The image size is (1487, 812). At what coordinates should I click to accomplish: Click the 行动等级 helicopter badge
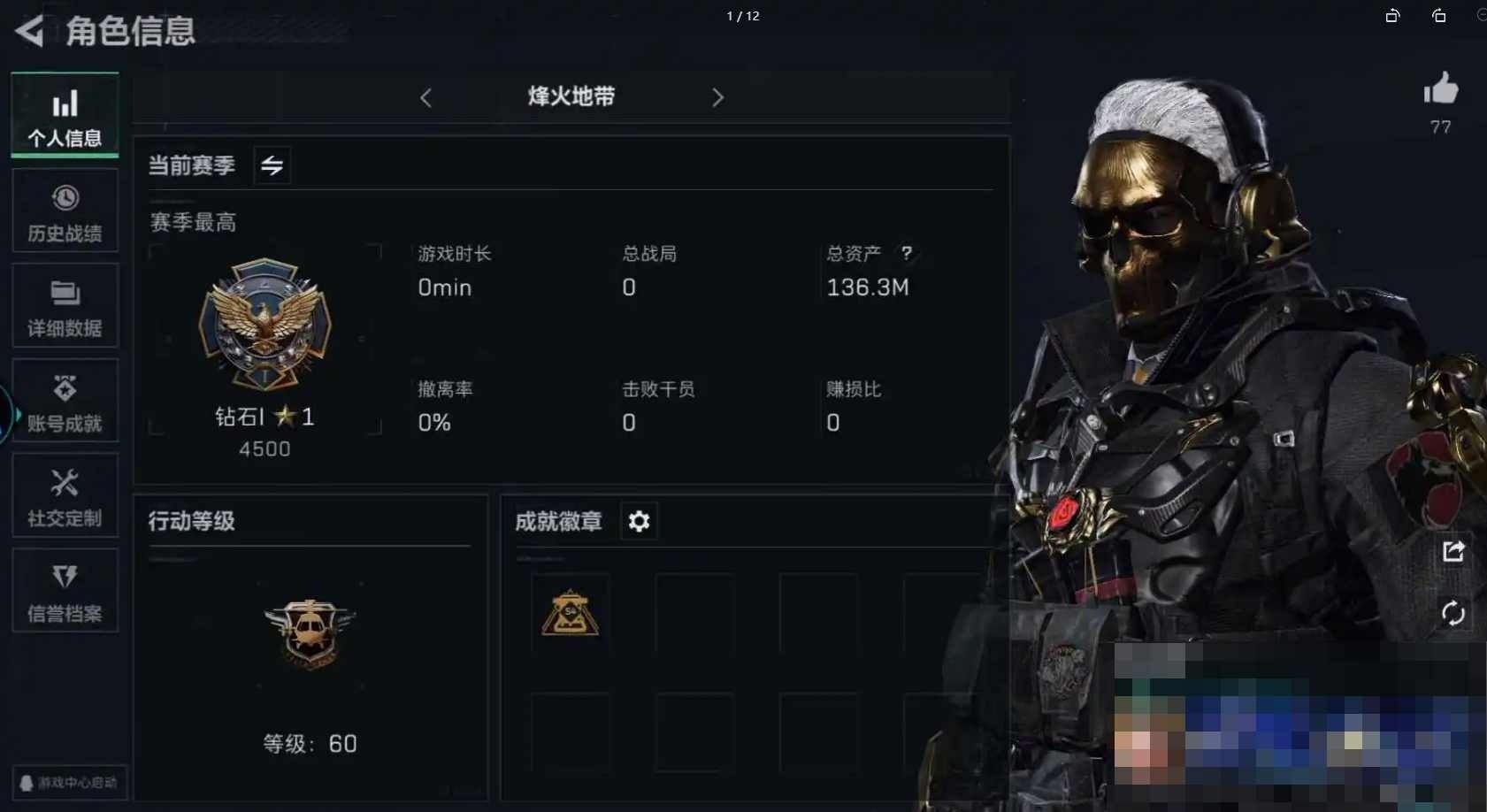point(310,632)
